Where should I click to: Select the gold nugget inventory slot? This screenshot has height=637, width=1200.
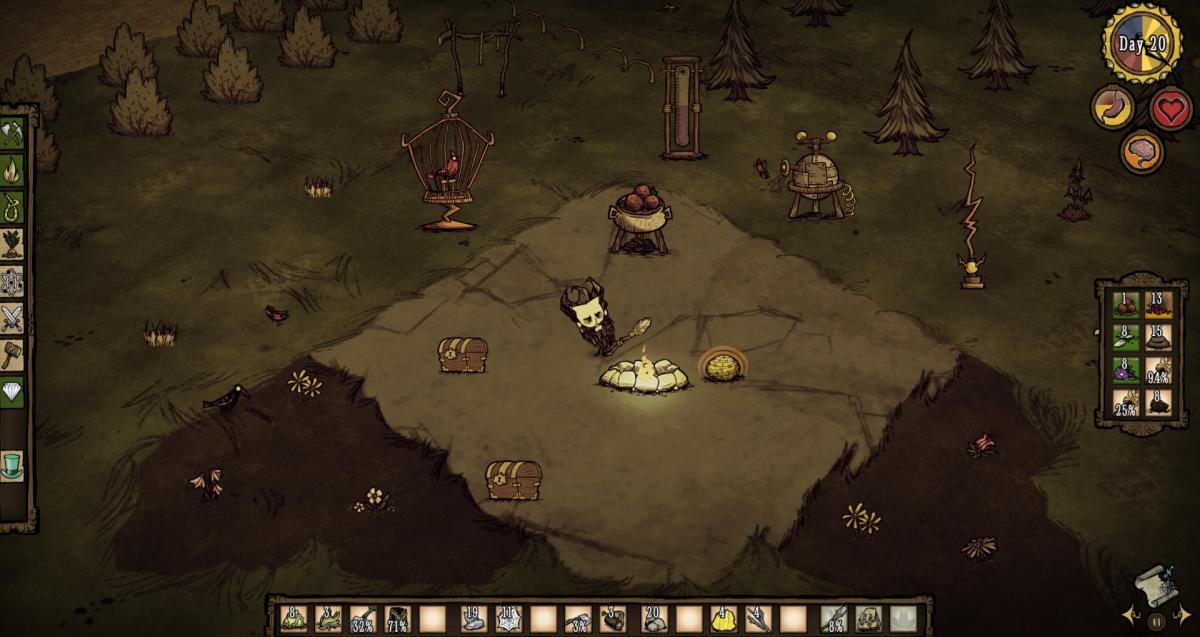[720, 619]
